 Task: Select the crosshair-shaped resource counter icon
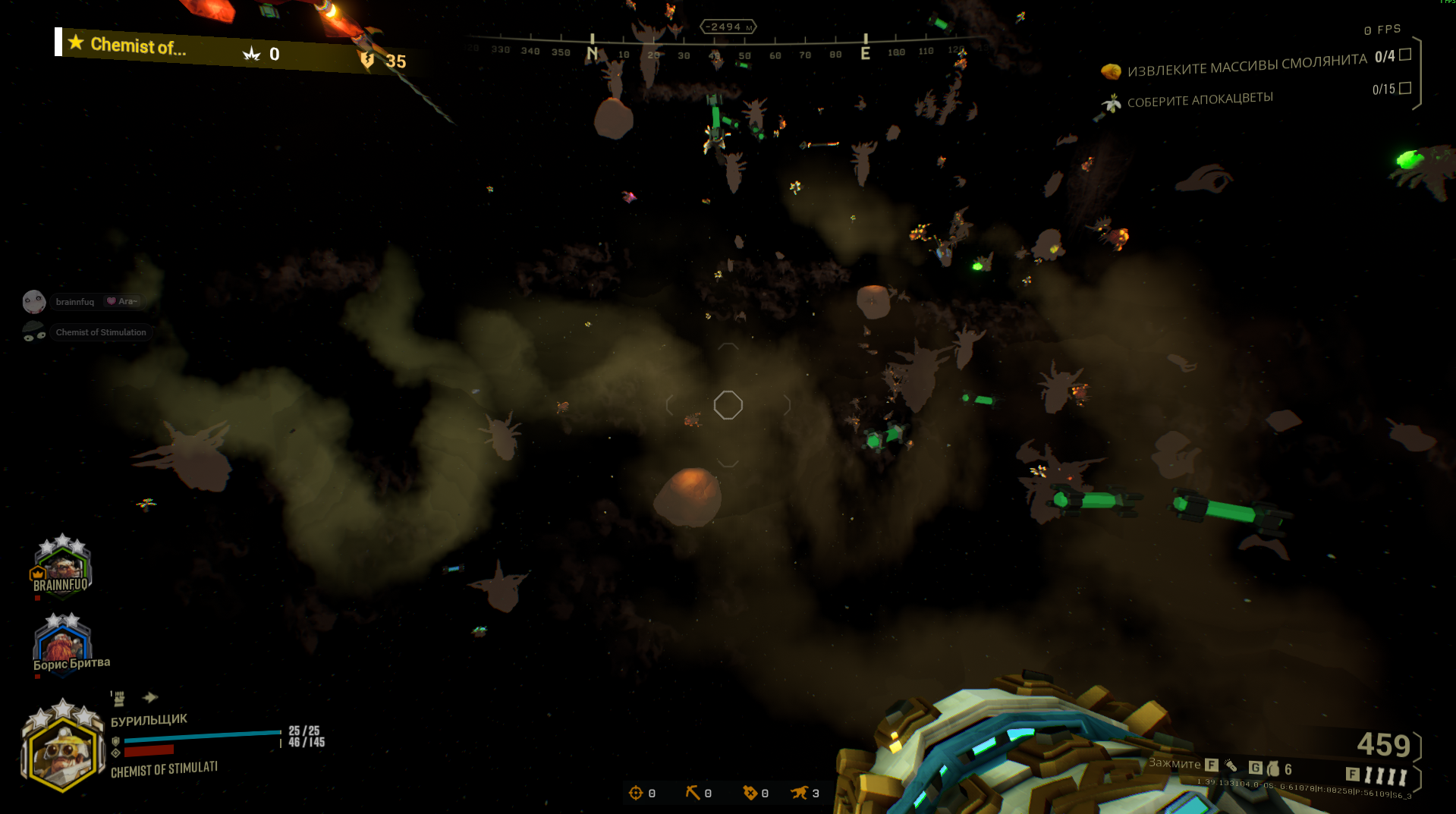[636, 793]
